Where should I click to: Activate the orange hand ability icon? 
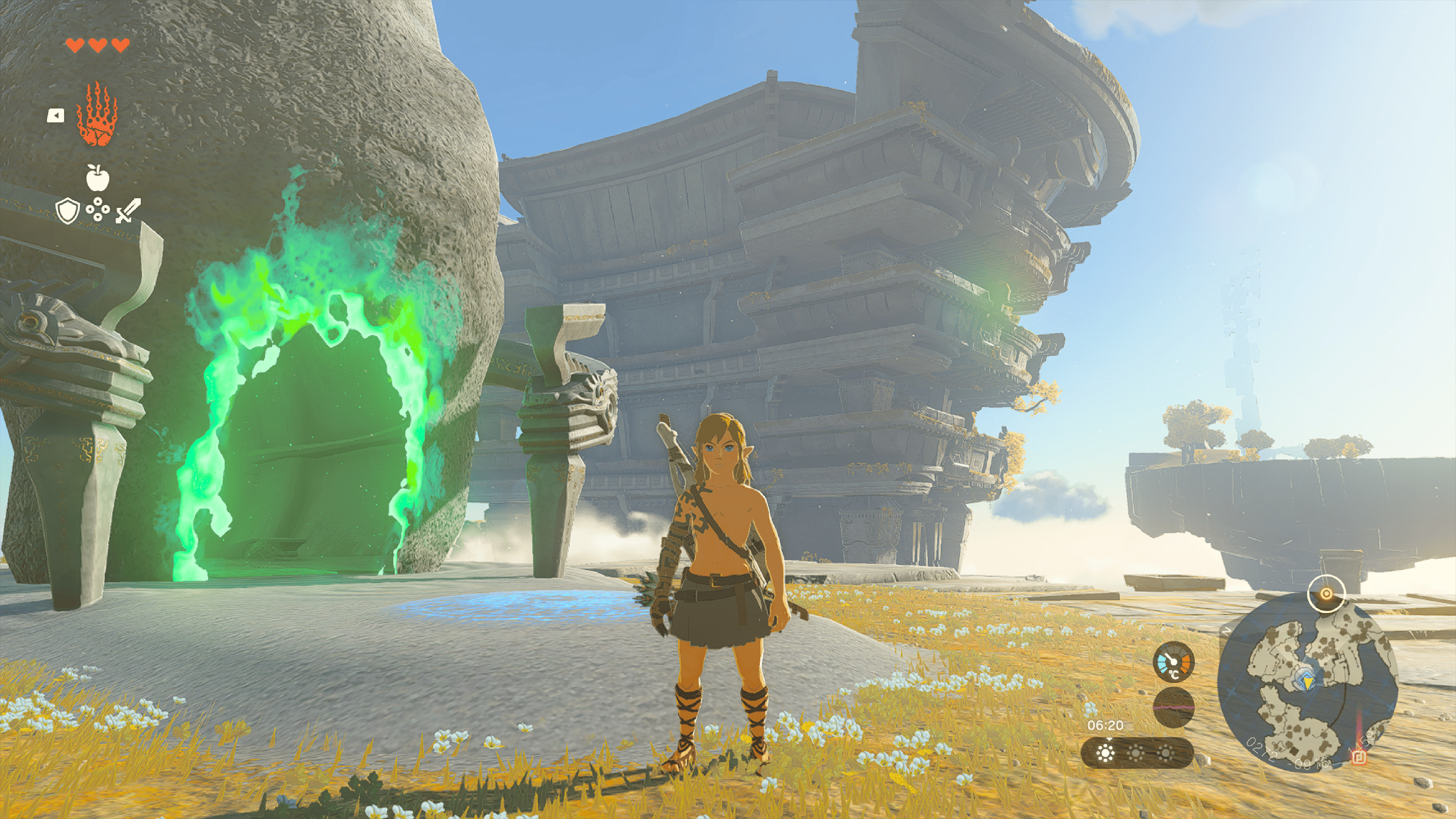[97, 115]
